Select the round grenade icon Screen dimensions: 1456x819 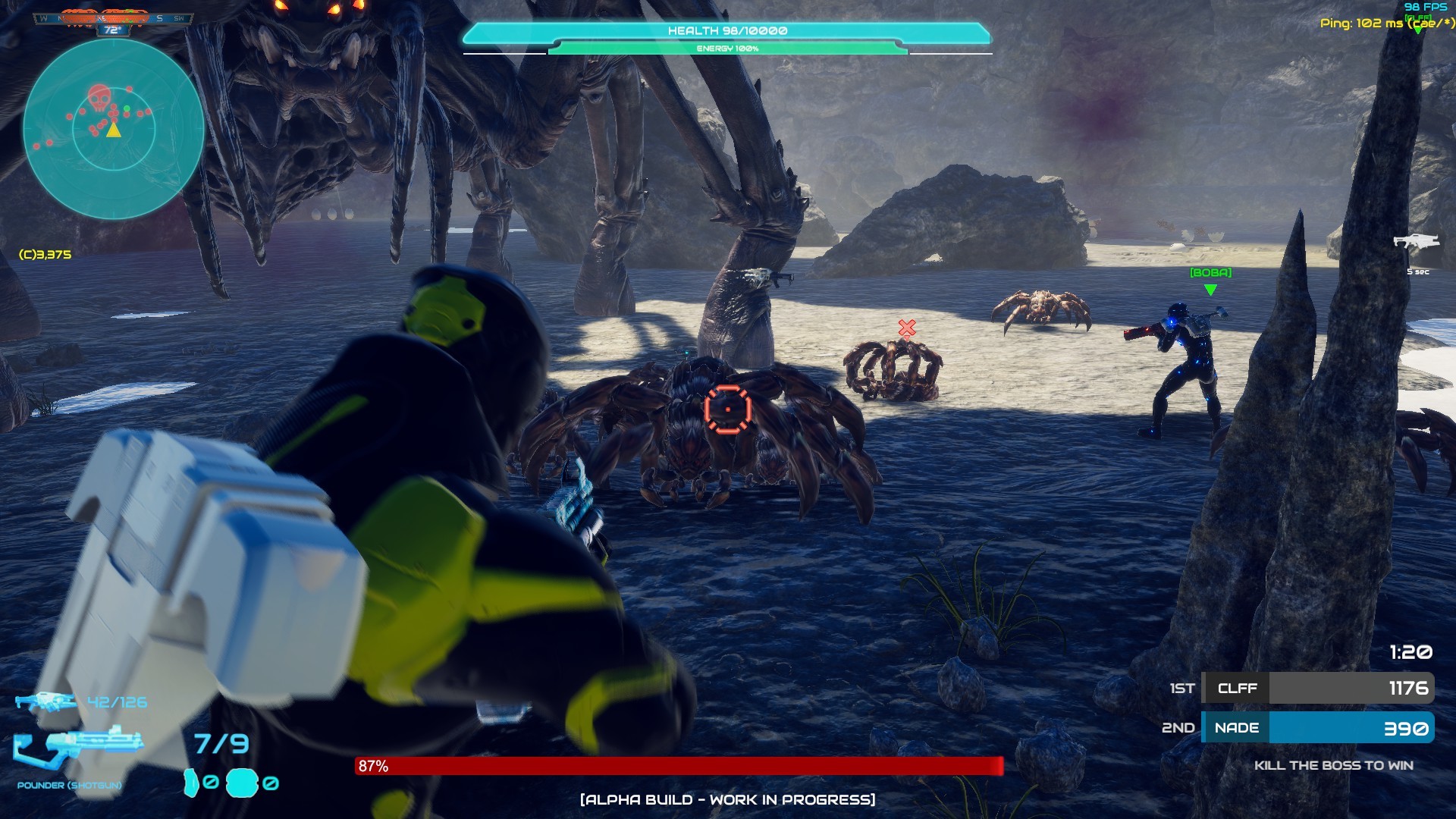click(x=242, y=783)
